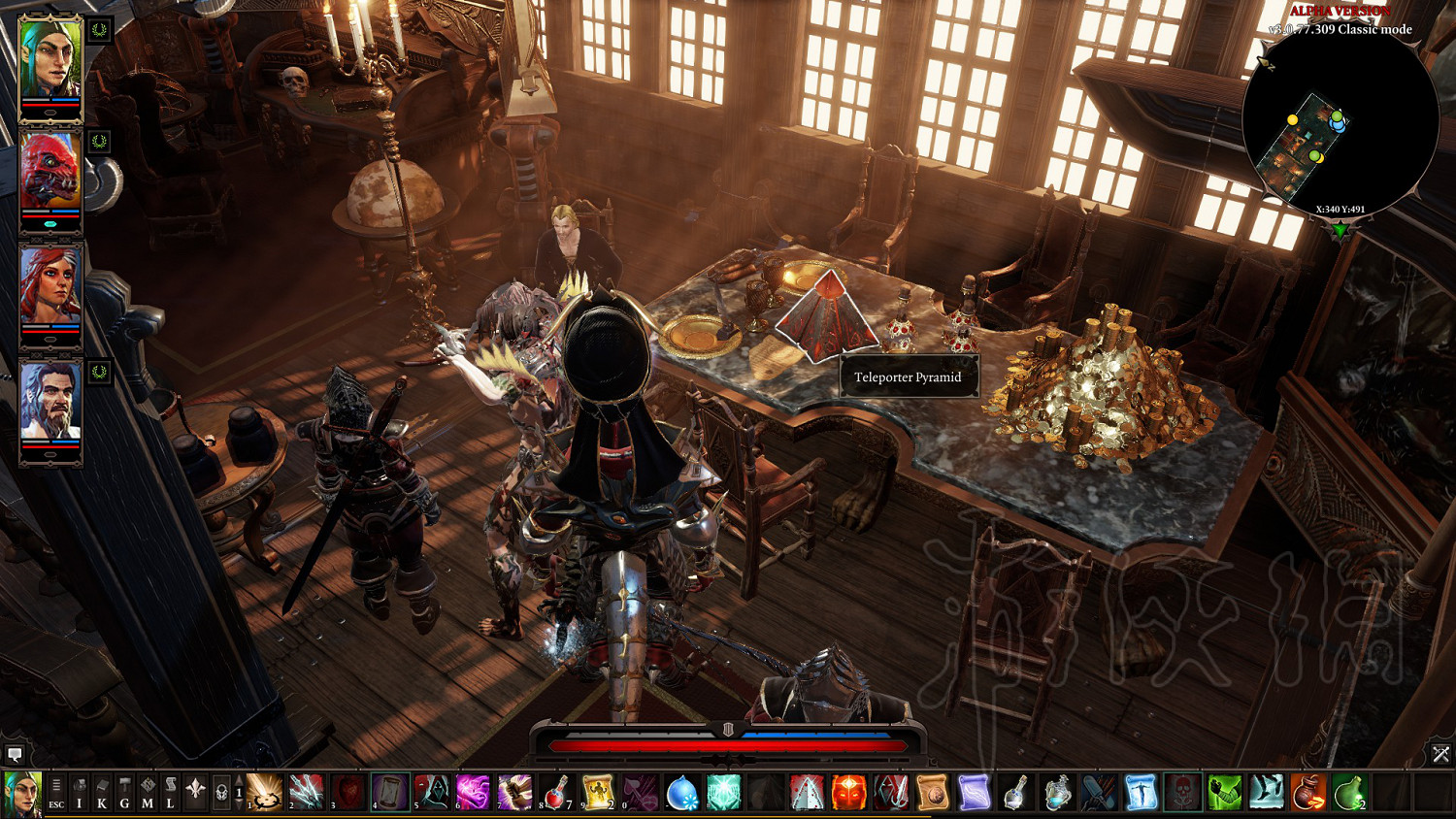This screenshot has width=1456, height=819.
Task: Use the red health potion in slot 8
Action: pos(557,793)
